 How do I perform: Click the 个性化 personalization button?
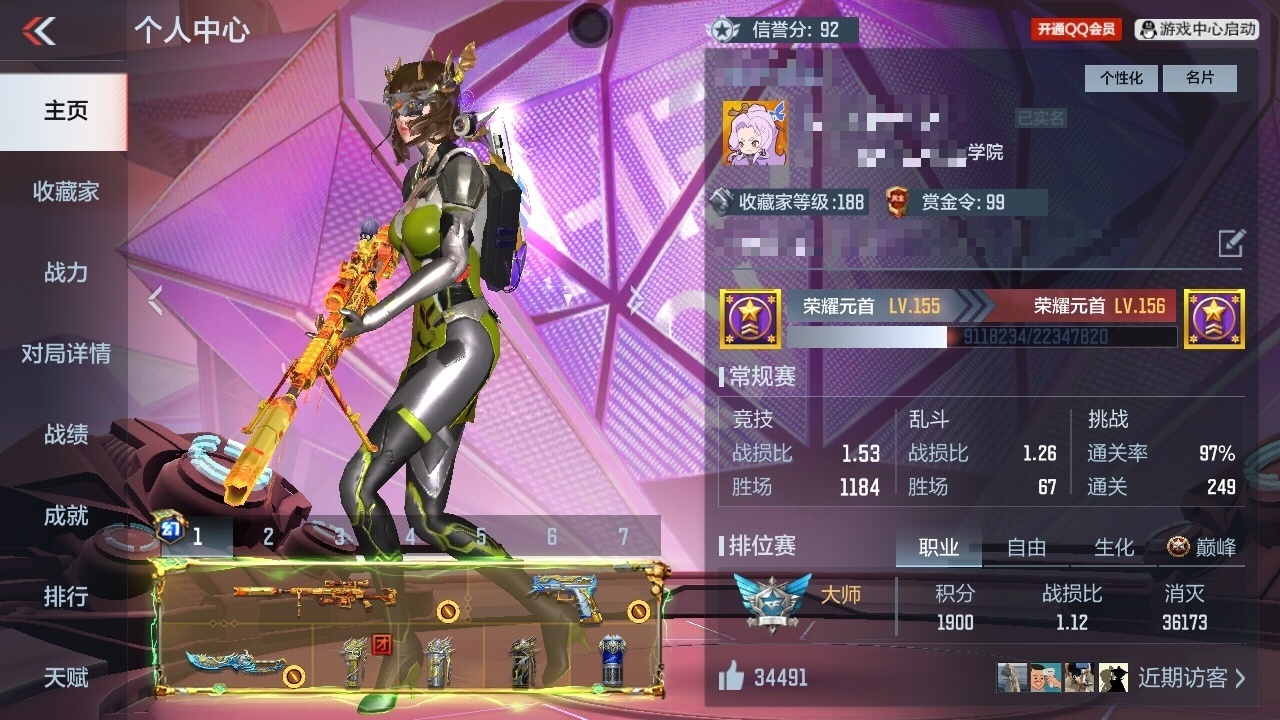tap(1121, 78)
